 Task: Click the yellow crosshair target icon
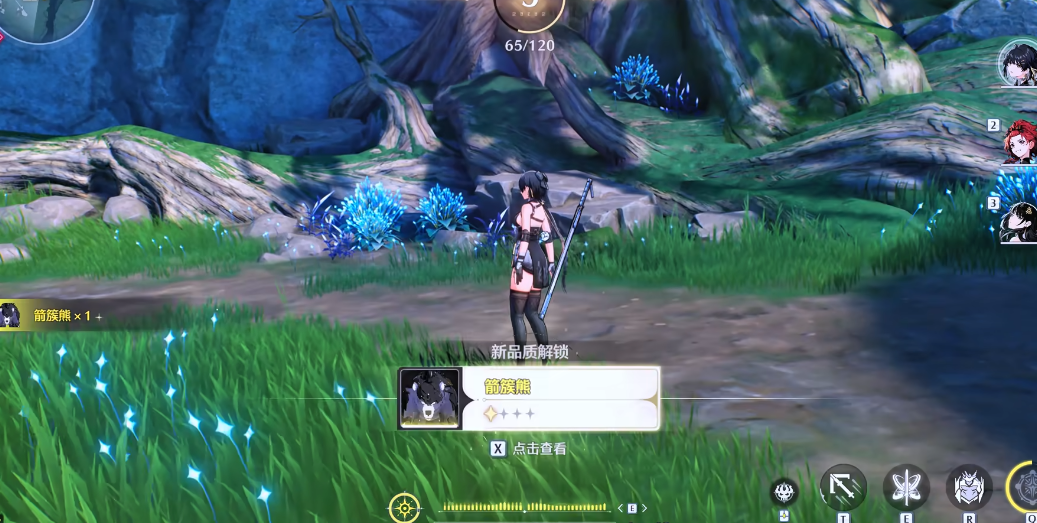coord(404,507)
